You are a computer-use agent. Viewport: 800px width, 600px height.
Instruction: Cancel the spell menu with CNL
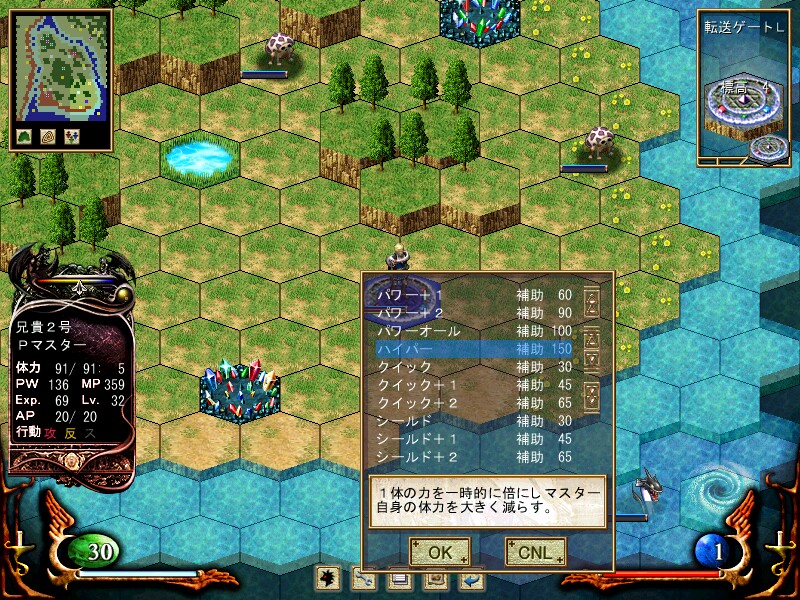[x=535, y=551]
